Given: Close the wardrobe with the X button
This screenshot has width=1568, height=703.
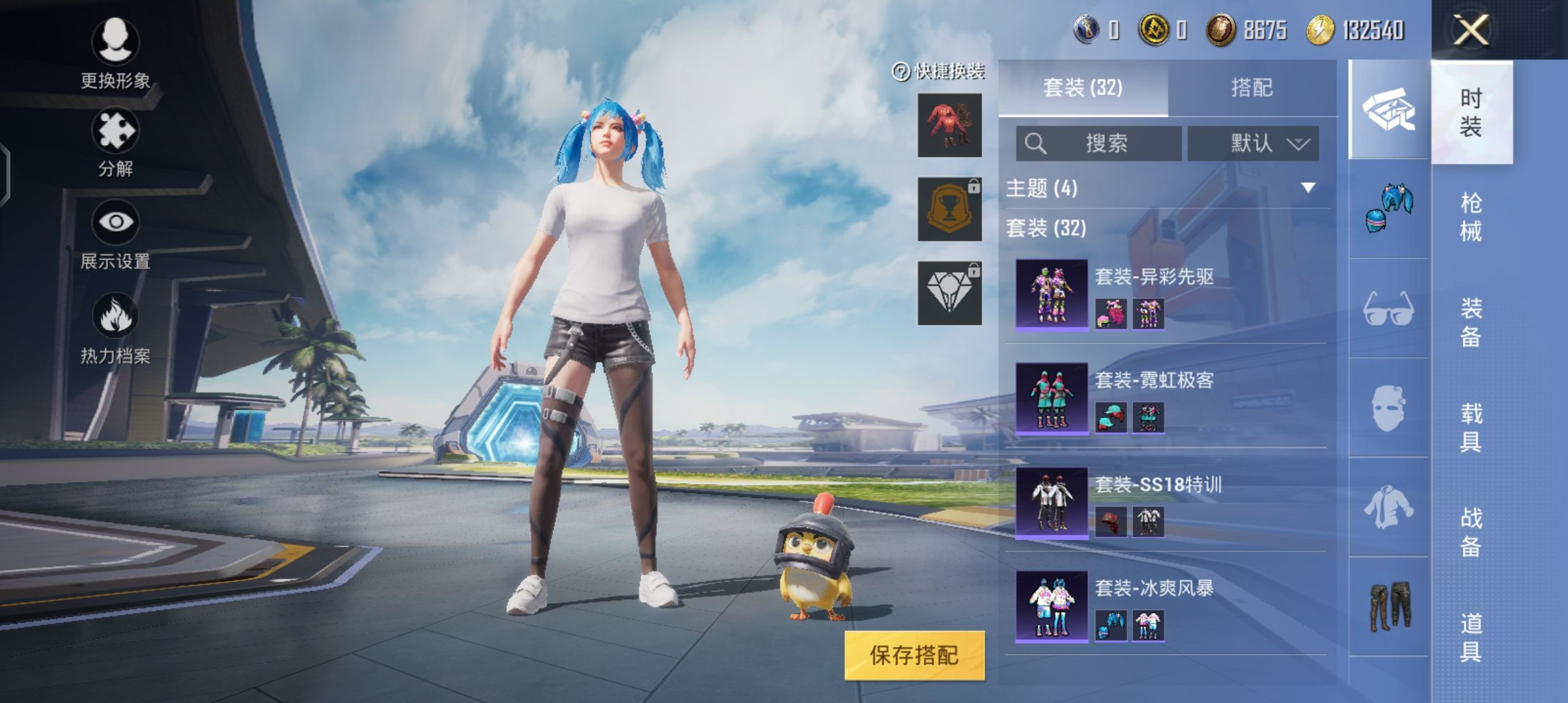Looking at the screenshot, I should click(1471, 30).
